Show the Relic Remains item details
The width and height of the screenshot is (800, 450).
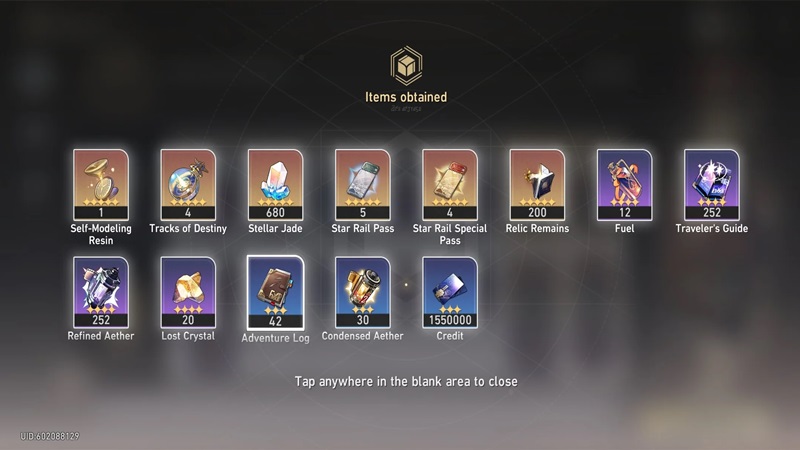[537, 184]
